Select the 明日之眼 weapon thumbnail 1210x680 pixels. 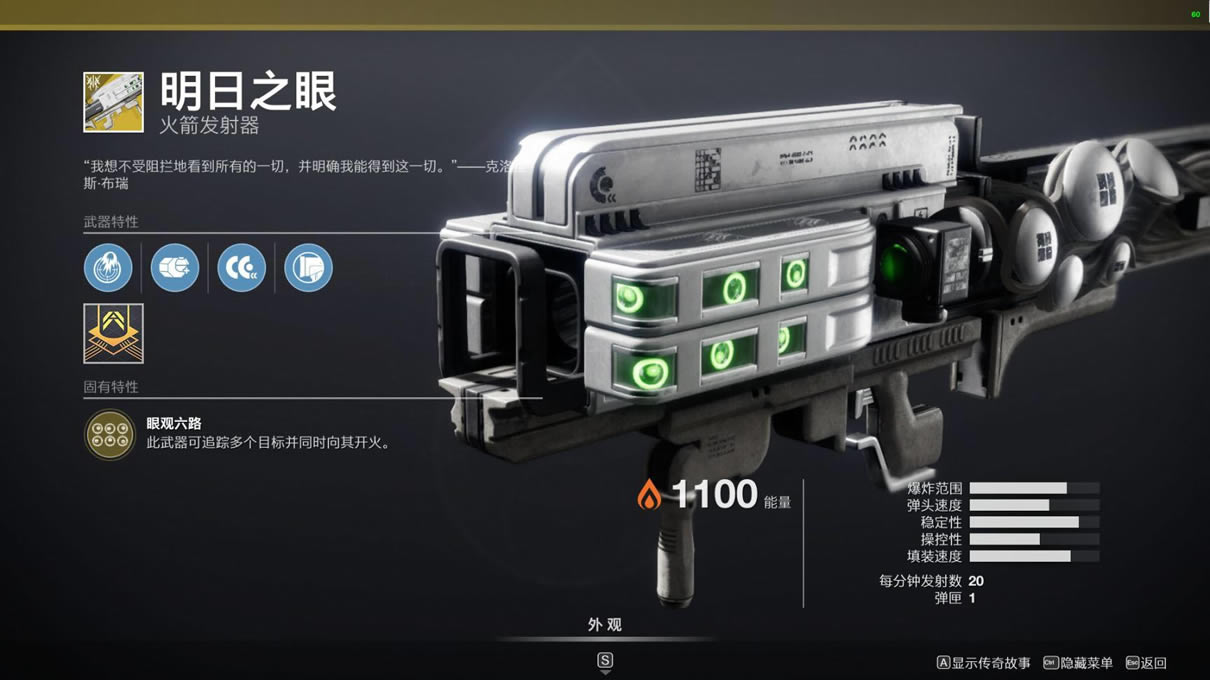[x=113, y=102]
